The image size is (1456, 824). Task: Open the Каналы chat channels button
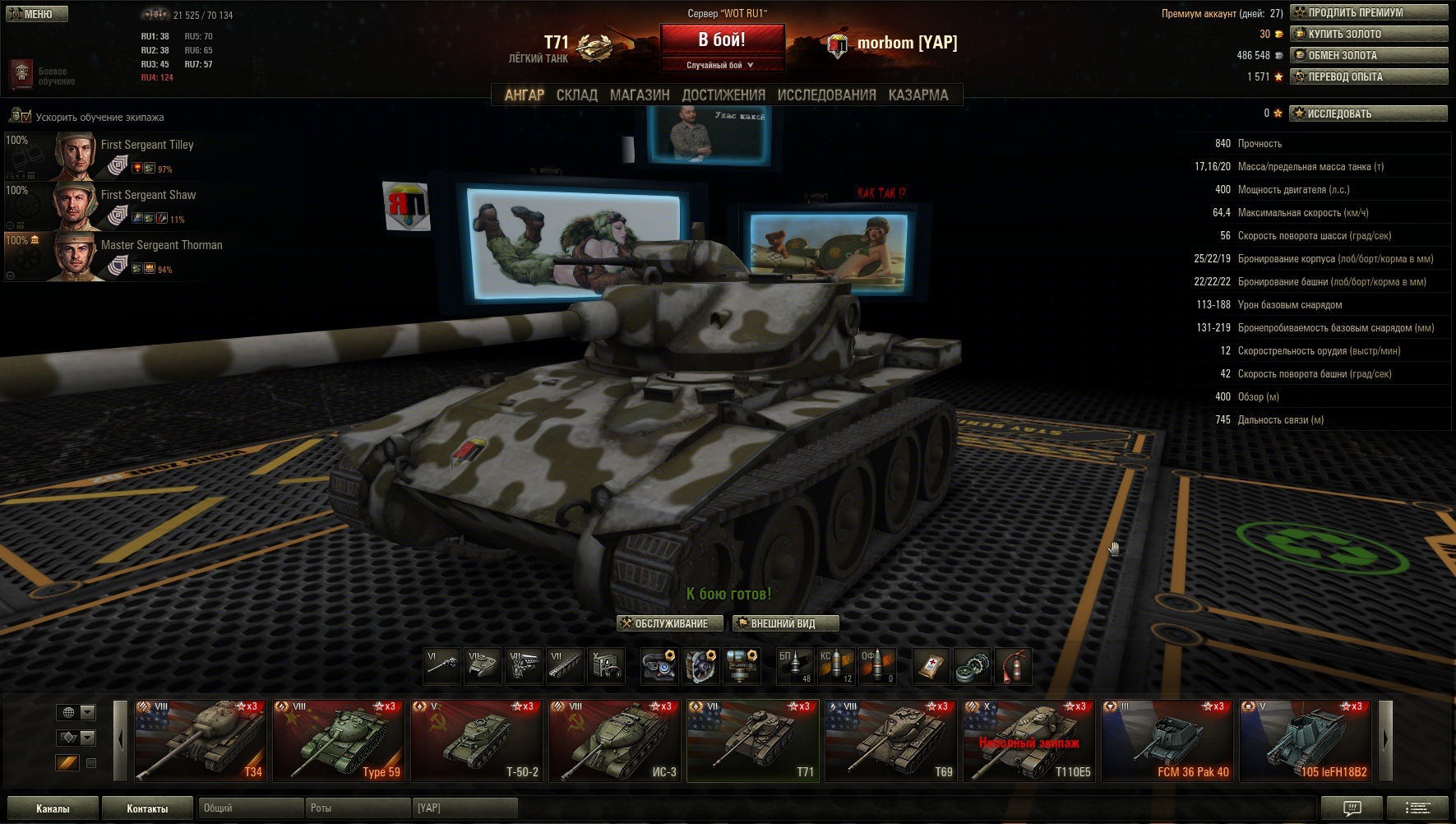[53, 808]
